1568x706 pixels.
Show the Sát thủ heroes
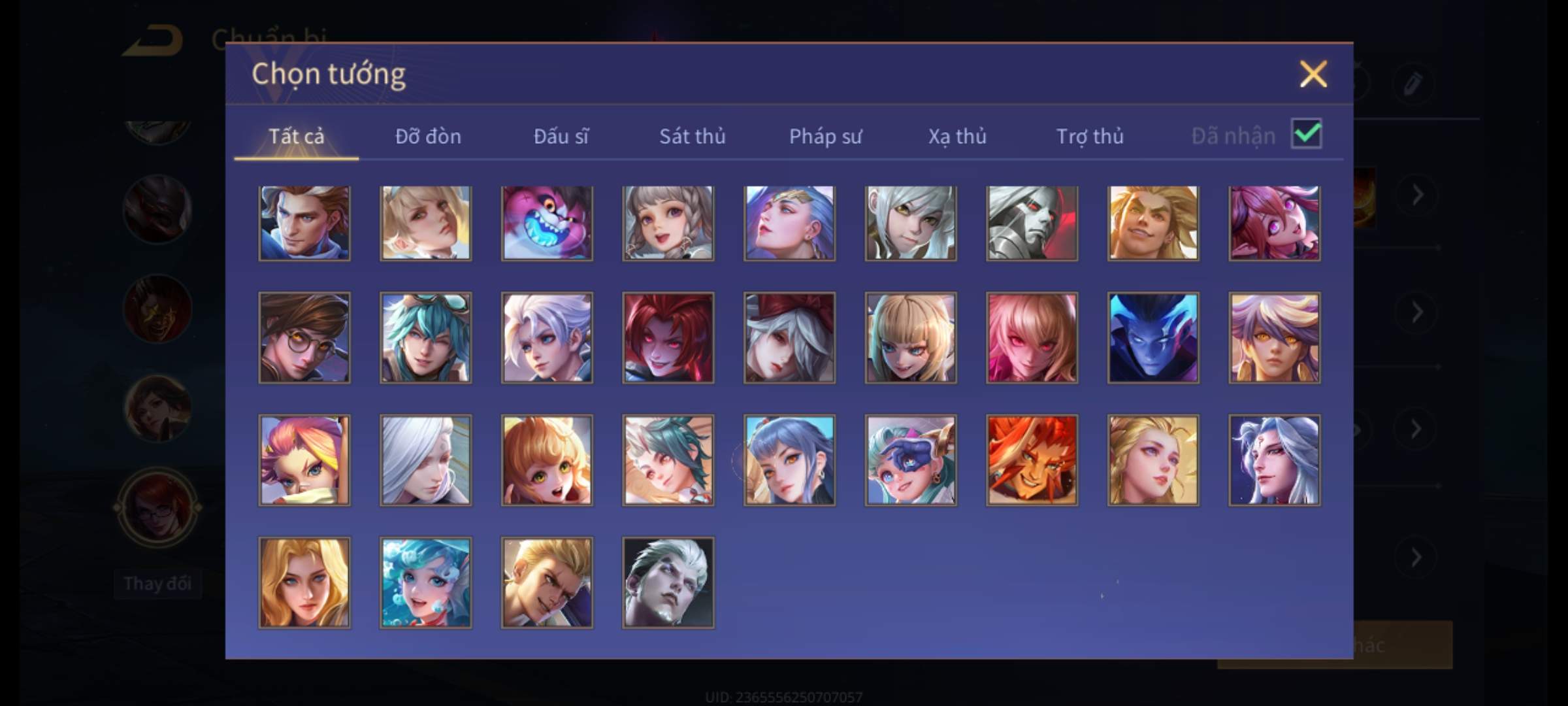[692, 136]
